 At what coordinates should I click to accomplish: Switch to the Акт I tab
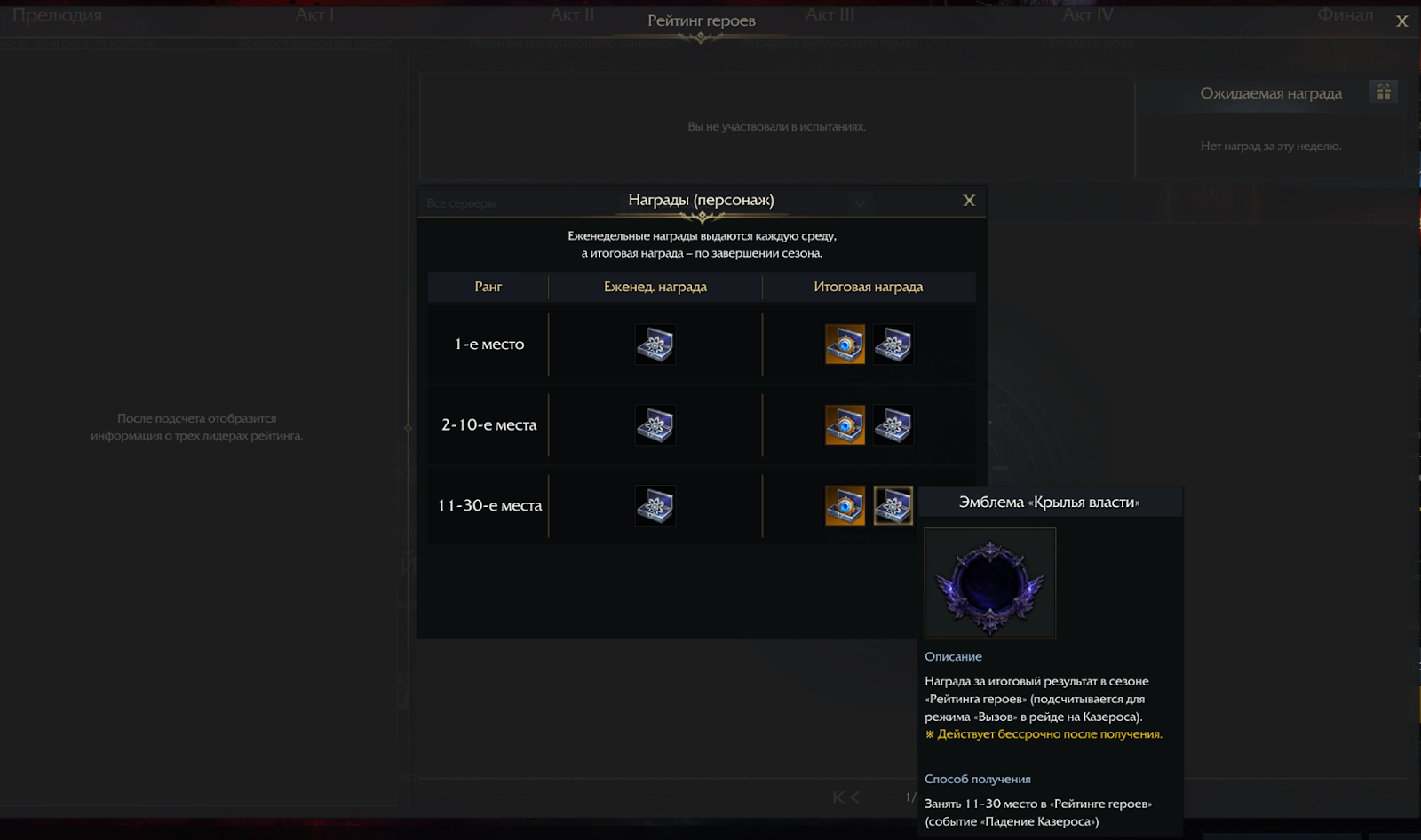314,16
